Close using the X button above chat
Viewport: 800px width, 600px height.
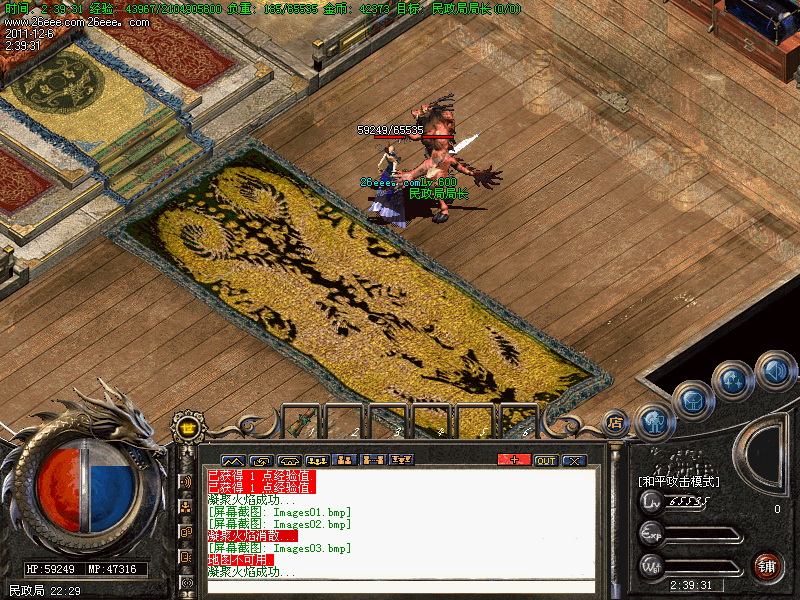click(574, 460)
